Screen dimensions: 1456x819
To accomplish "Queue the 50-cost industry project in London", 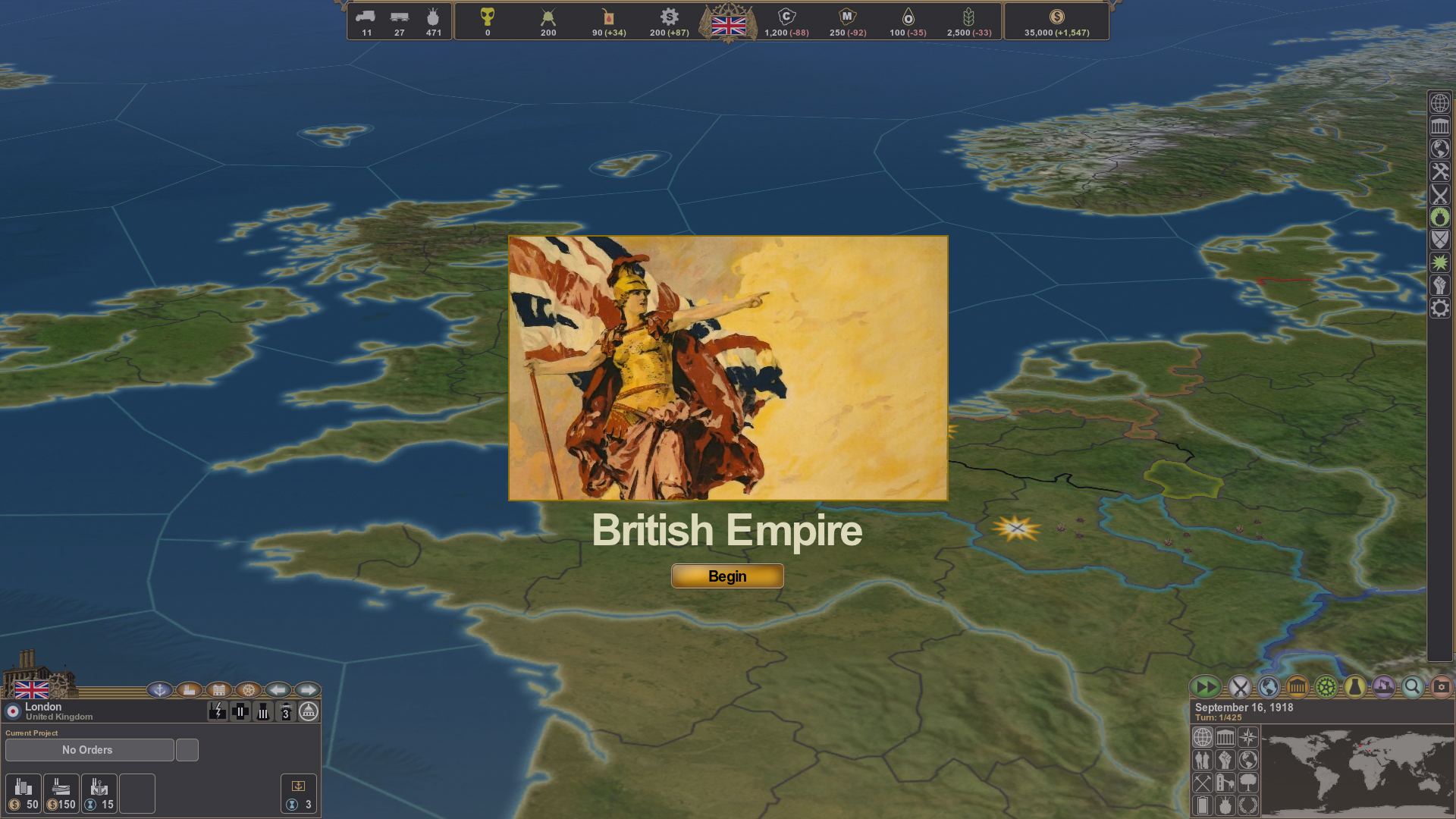I will 24,794.
